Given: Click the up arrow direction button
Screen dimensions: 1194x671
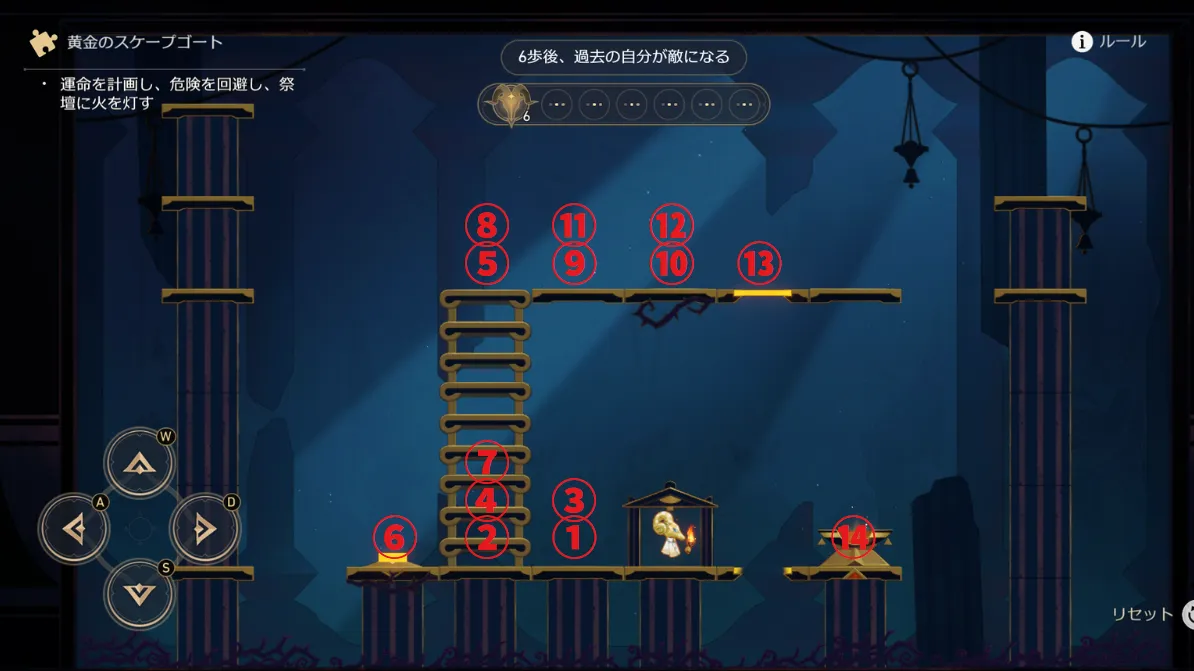Looking at the screenshot, I should click(x=139, y=463).
